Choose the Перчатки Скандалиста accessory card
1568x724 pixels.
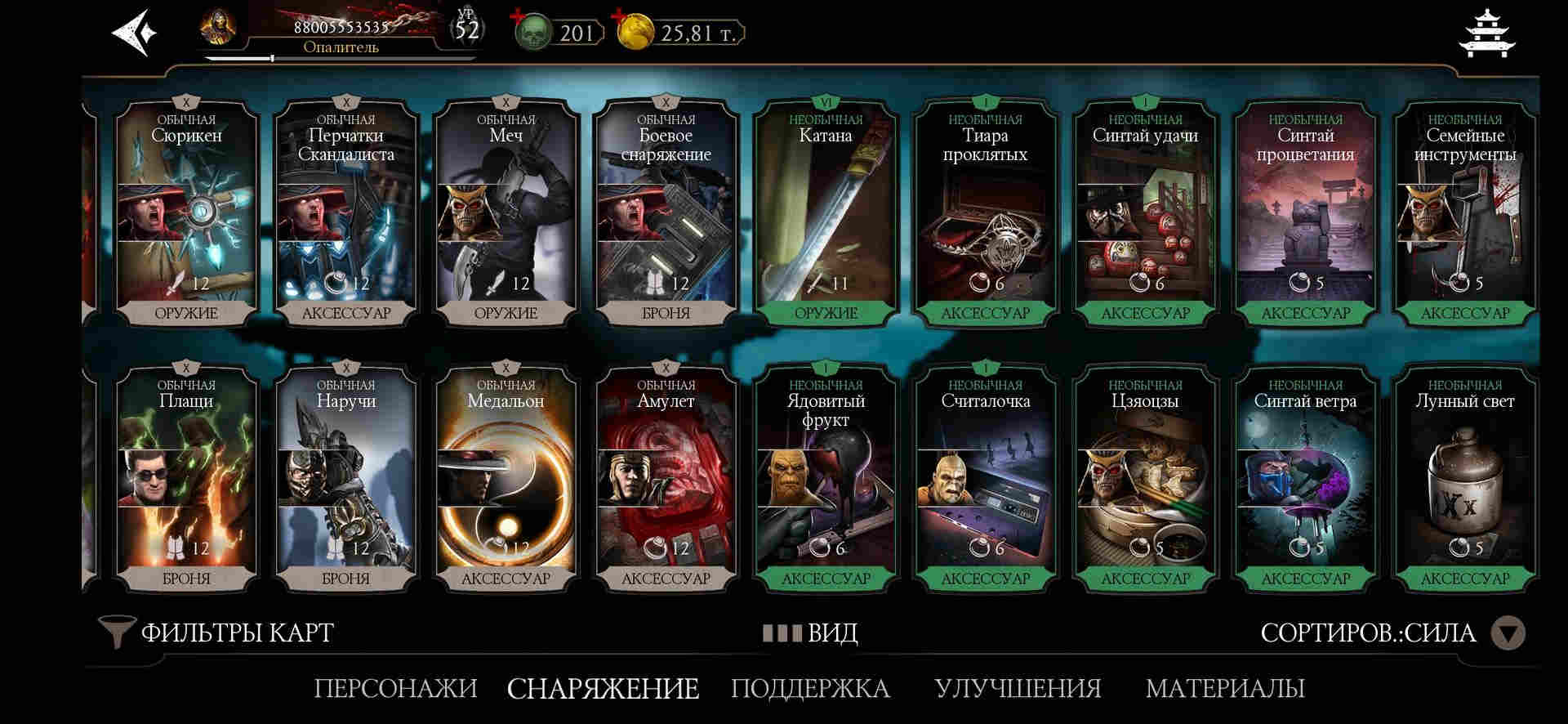[x=346, y=212]
